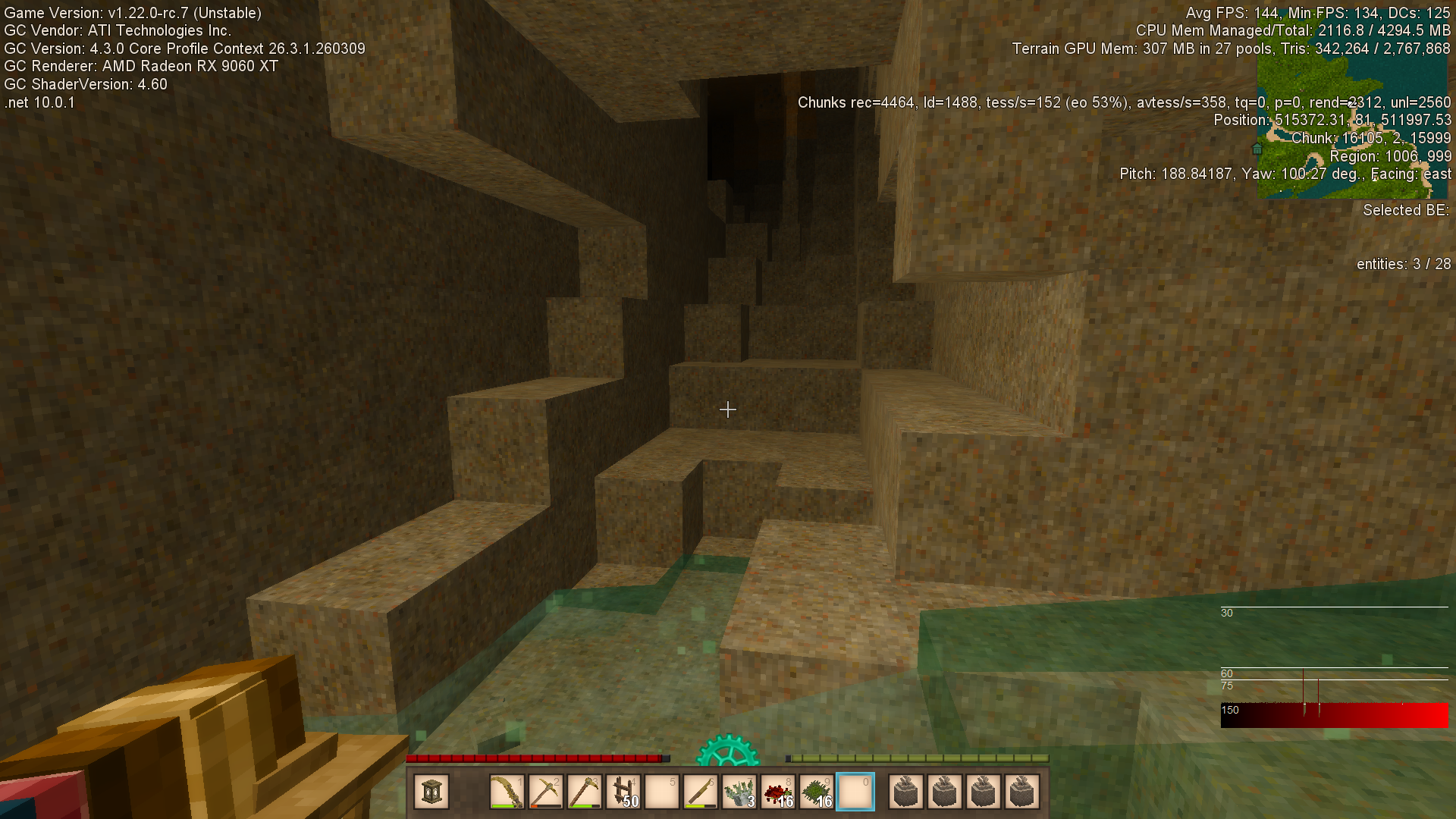Viewport: 1456px width, 819px height.
Task: Equip the pickaxe in hotbar slot 2
Action: pos(545,792)
